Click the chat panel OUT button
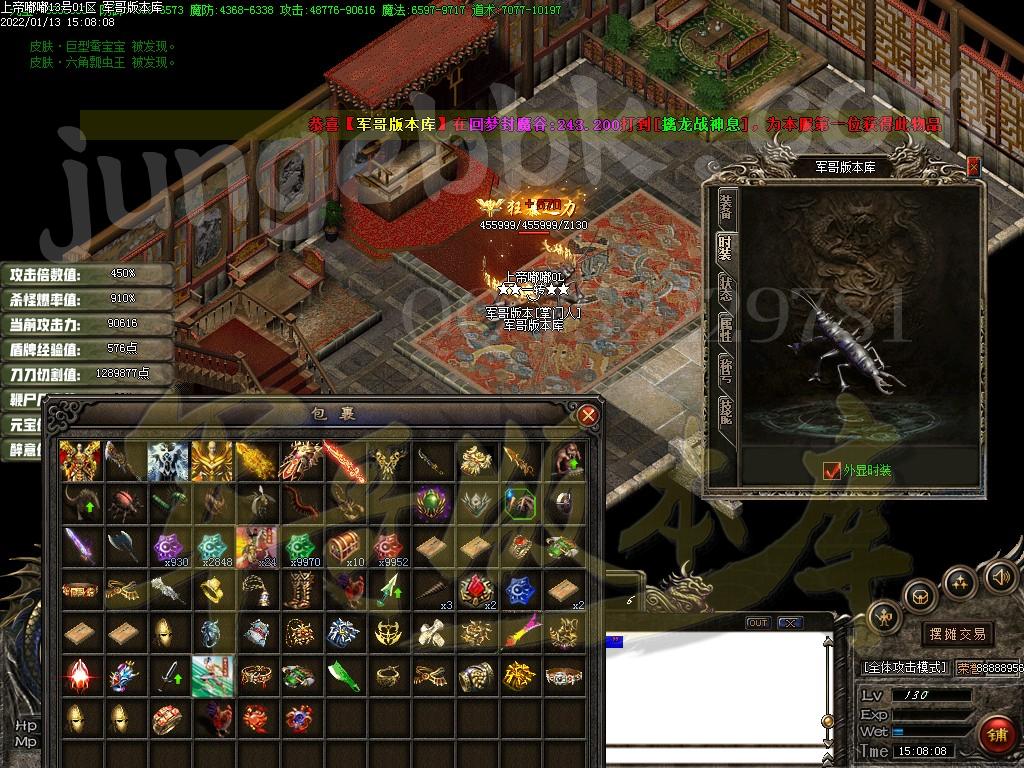Image resolution: width=1024 pixels, height=768 pixels. click(x=758, y=623)
